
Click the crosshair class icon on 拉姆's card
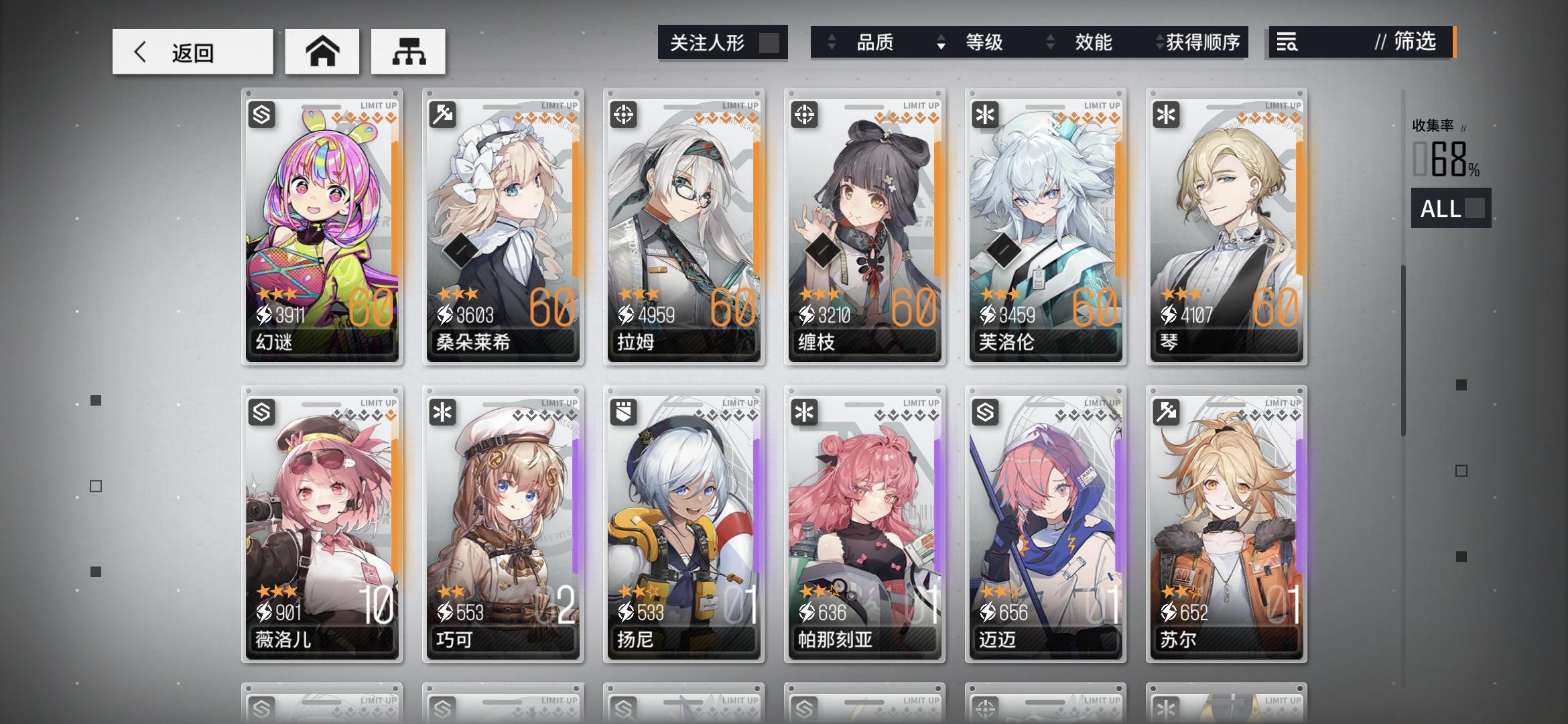[x=624, y=115]
